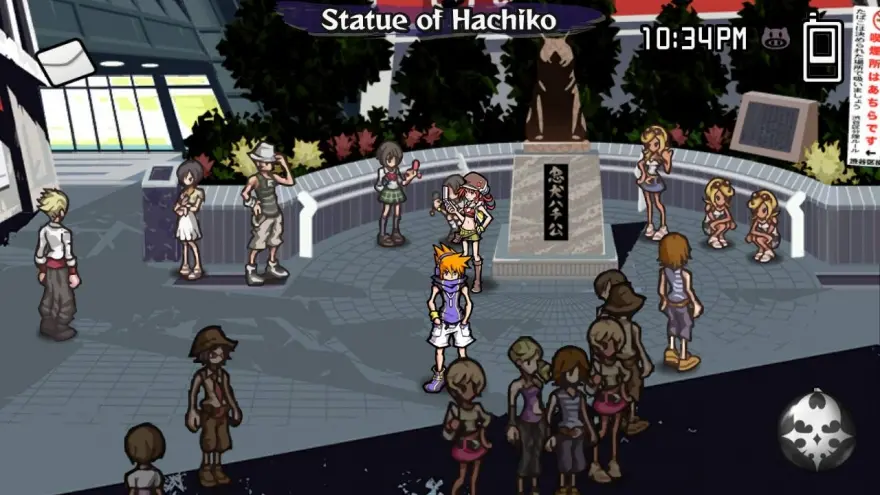
Task: Activate the Player Pin scan button
Action: coord(817,431)
